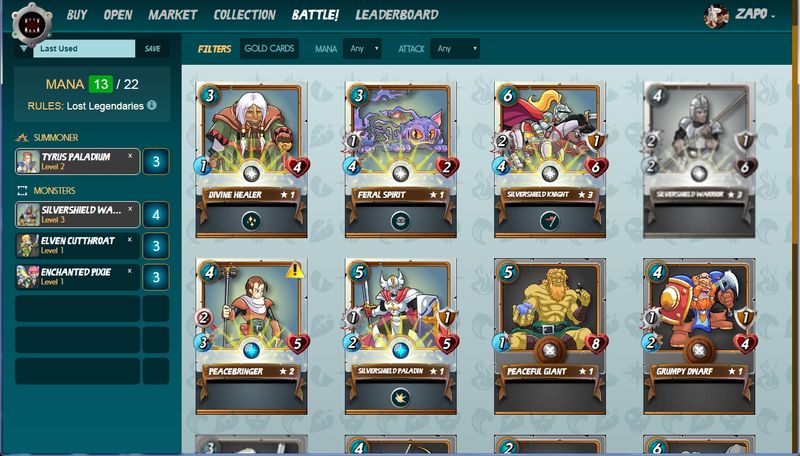This screenshot has height=456, width=800.
Task: Open the Attack filter dropdown
Action: [454, 48]
